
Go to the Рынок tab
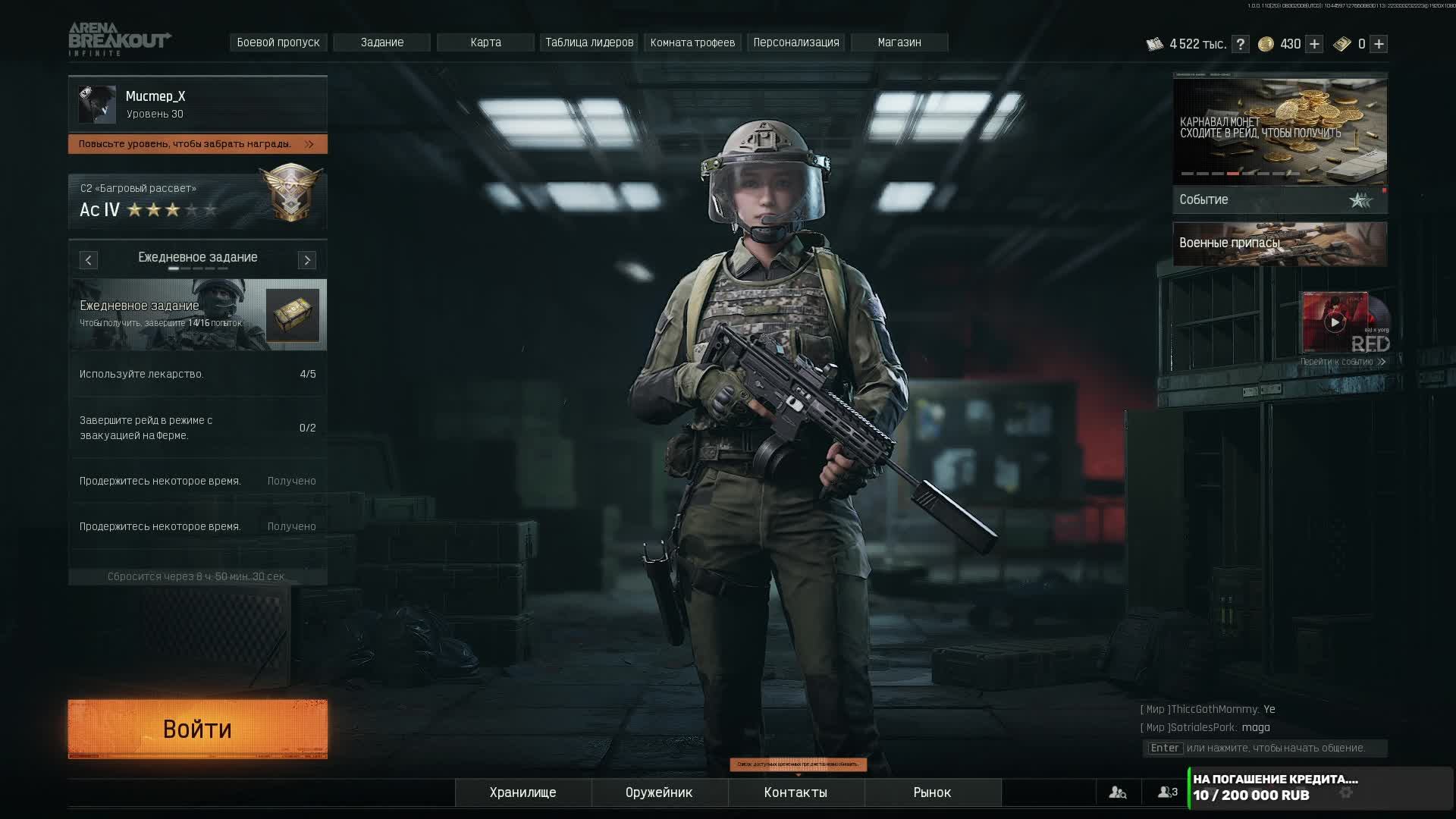coord(932,792)
